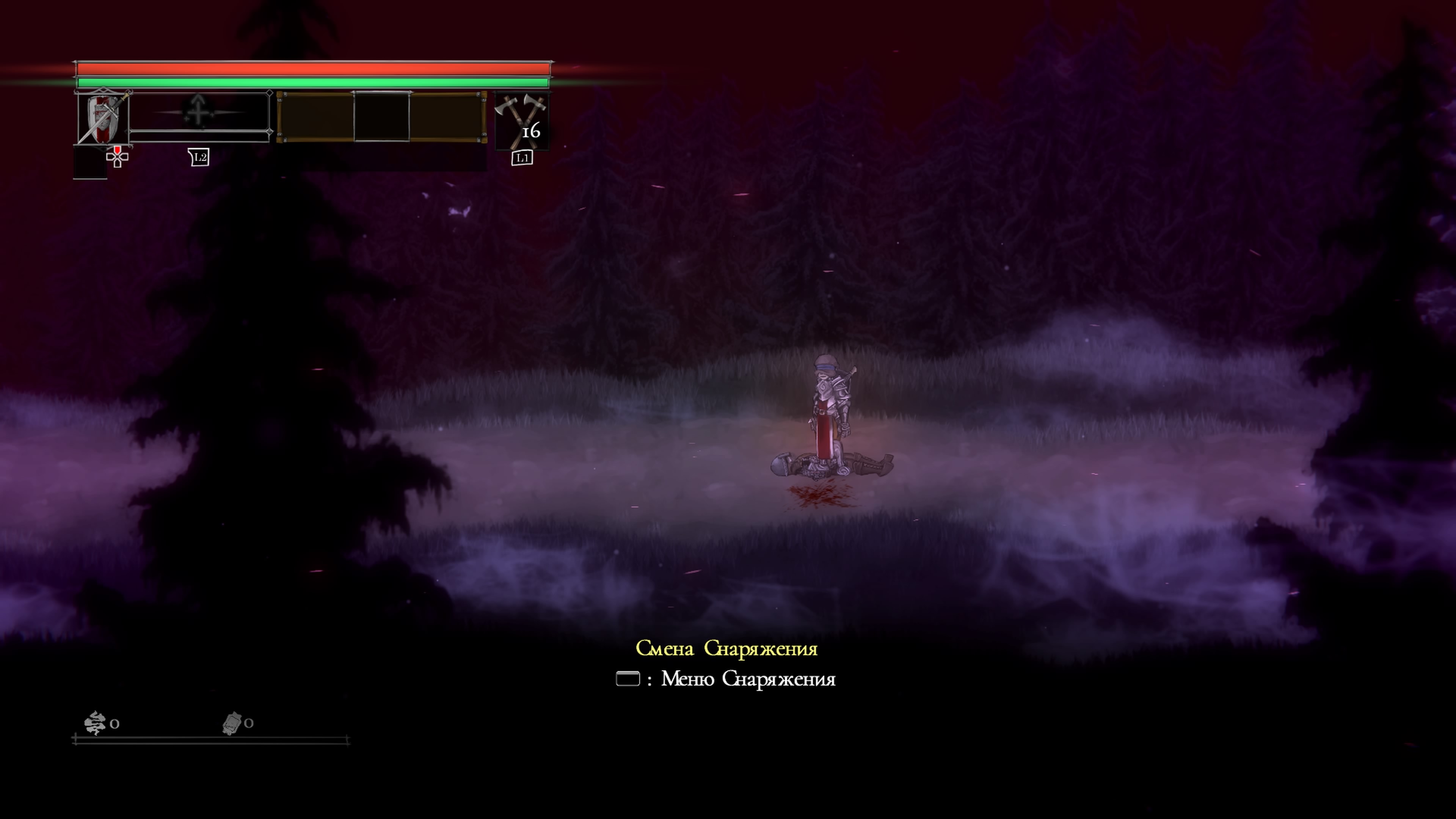Click the gold pouch counter icon
Image resolution: width=1456 pixels, height=819 pixels.
pyautogui.click(x=232, y=723)
